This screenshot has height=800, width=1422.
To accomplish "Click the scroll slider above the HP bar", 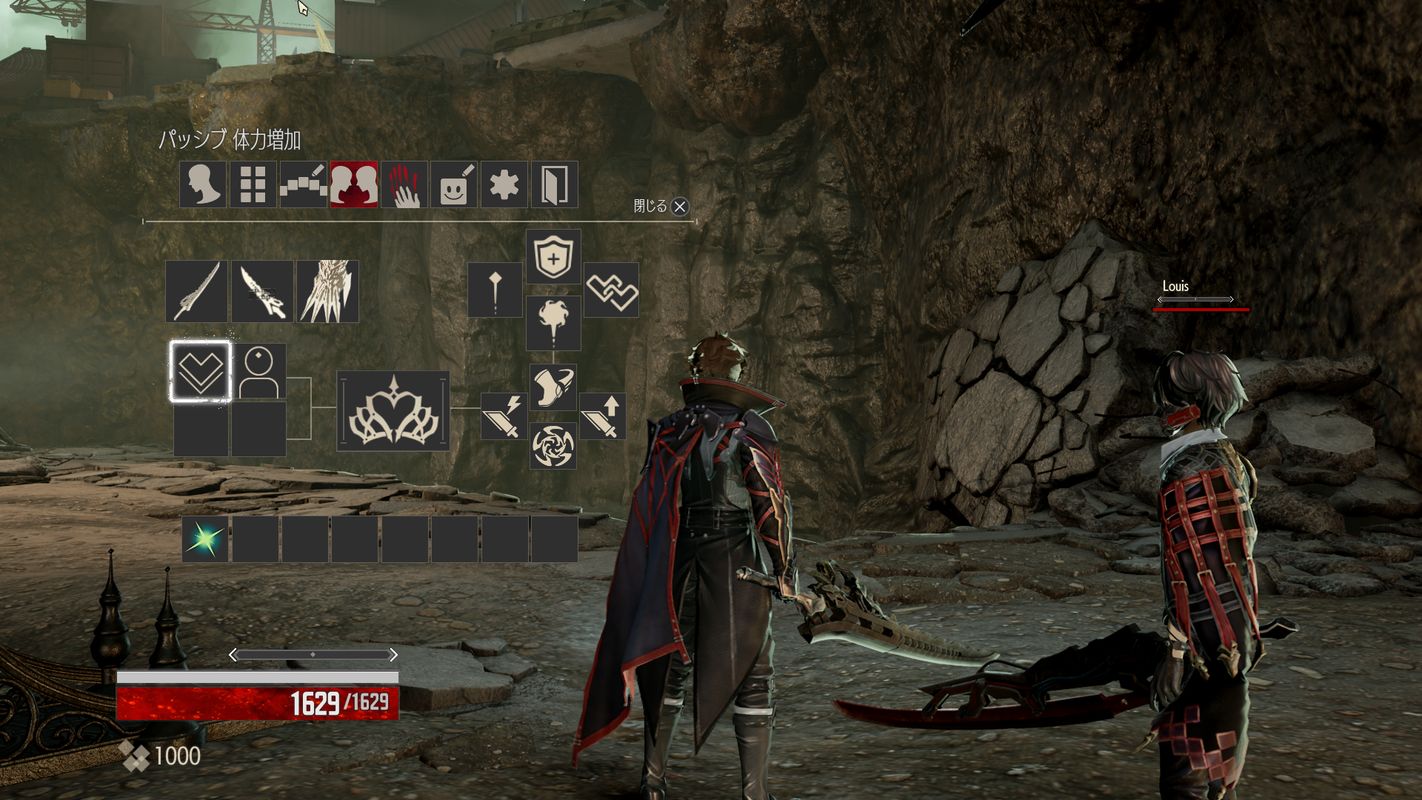I will point(315,652).
